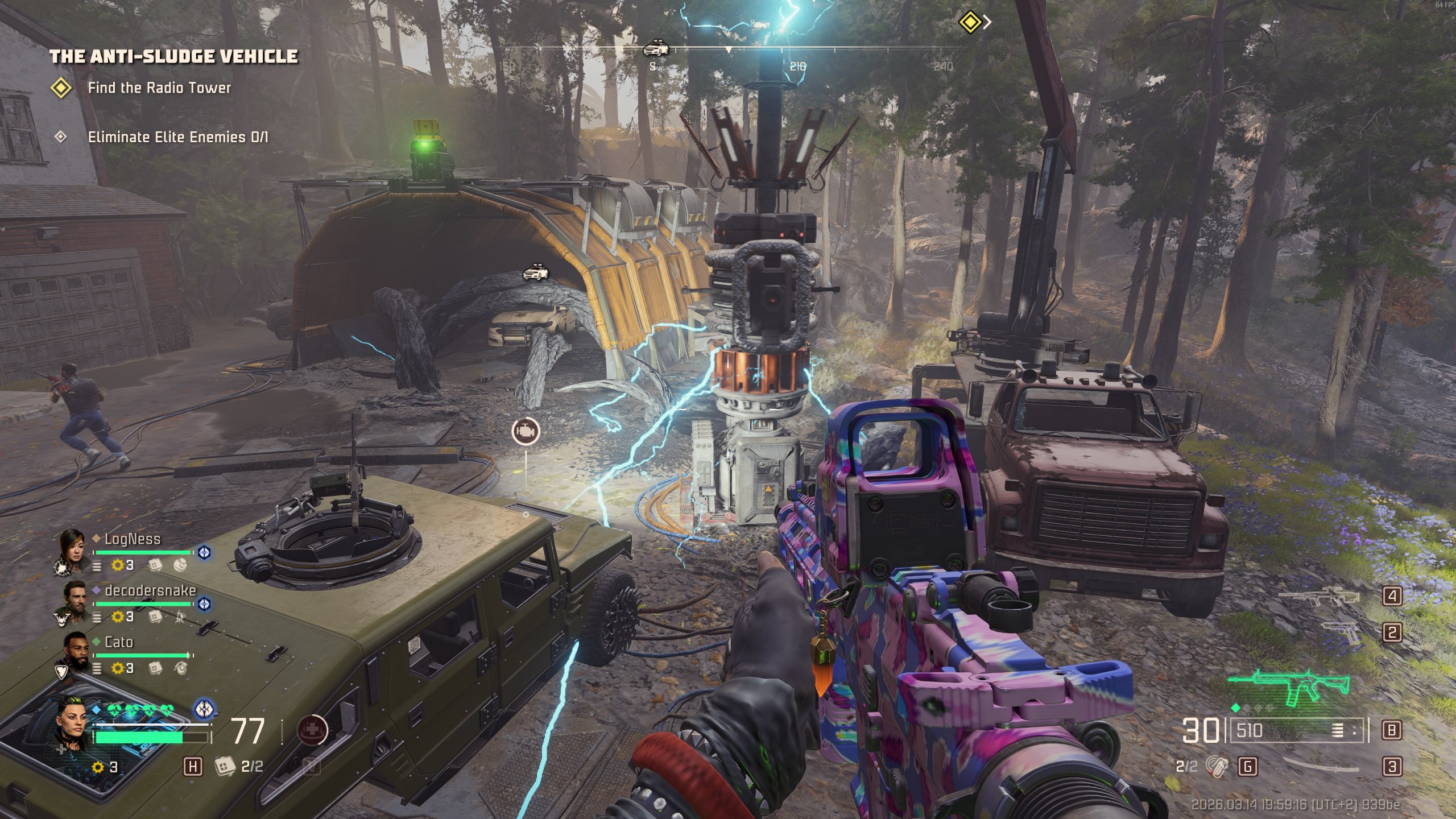Select the green assault rifle weapon icon
Image resolution: width=1456 pixels, height=819 pixels.
tap(1289, 687)
